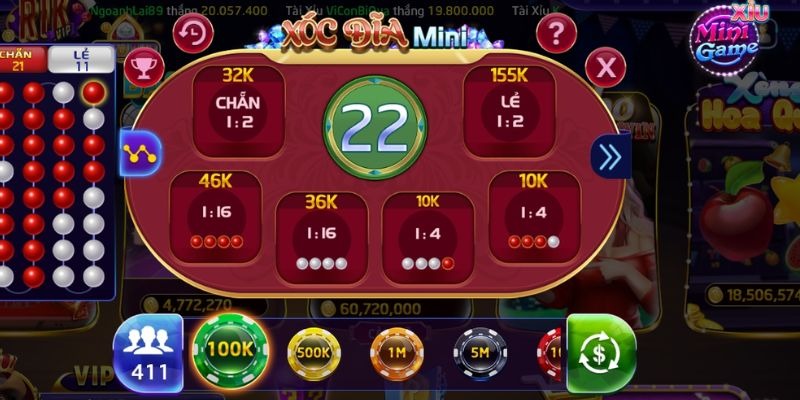Bet on four red 1:16 box
The height and width of the screenshot is (400, 800).
(216, 215)
